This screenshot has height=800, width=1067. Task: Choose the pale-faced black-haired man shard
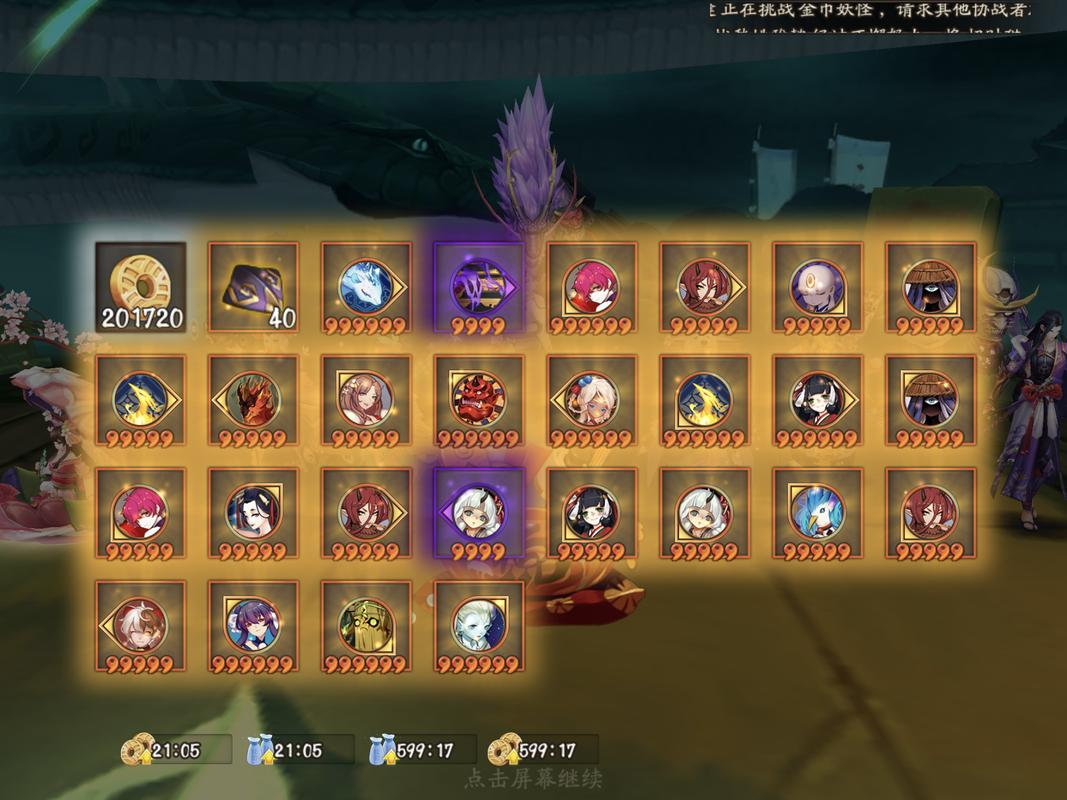pyautogui.click(x=253, y=513)
